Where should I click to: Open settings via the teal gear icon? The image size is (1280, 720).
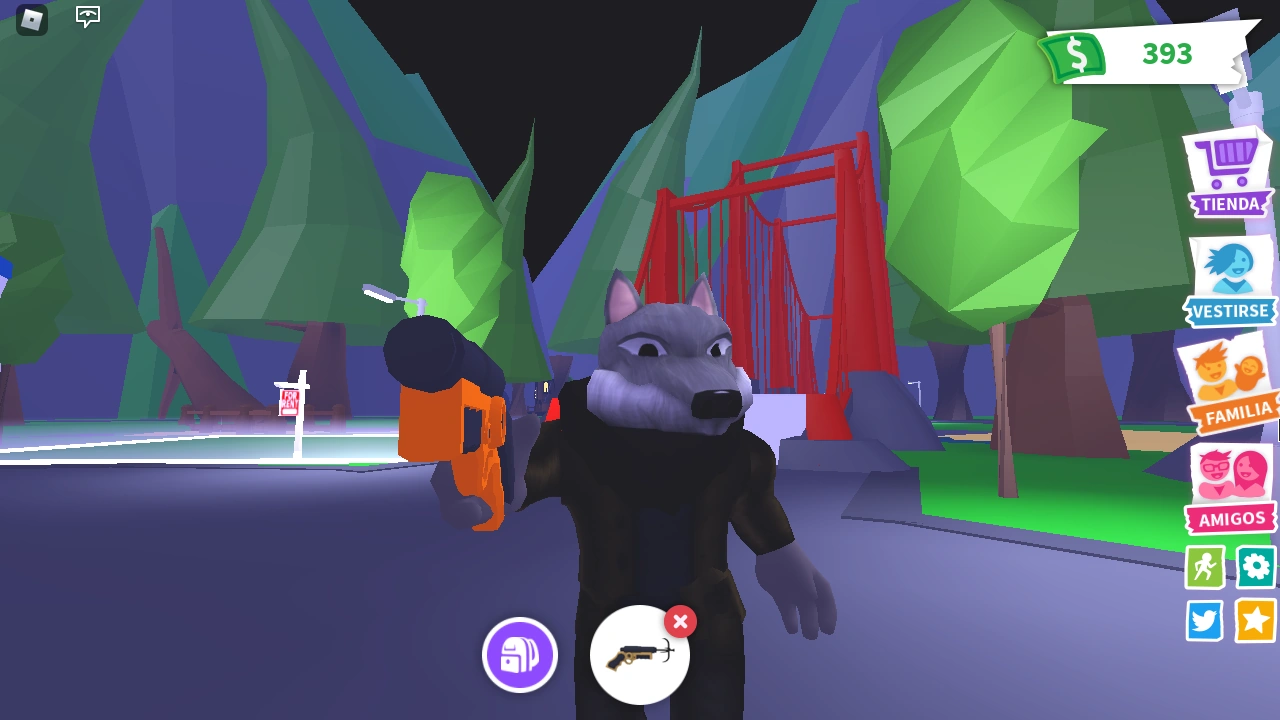[1256, 567]
